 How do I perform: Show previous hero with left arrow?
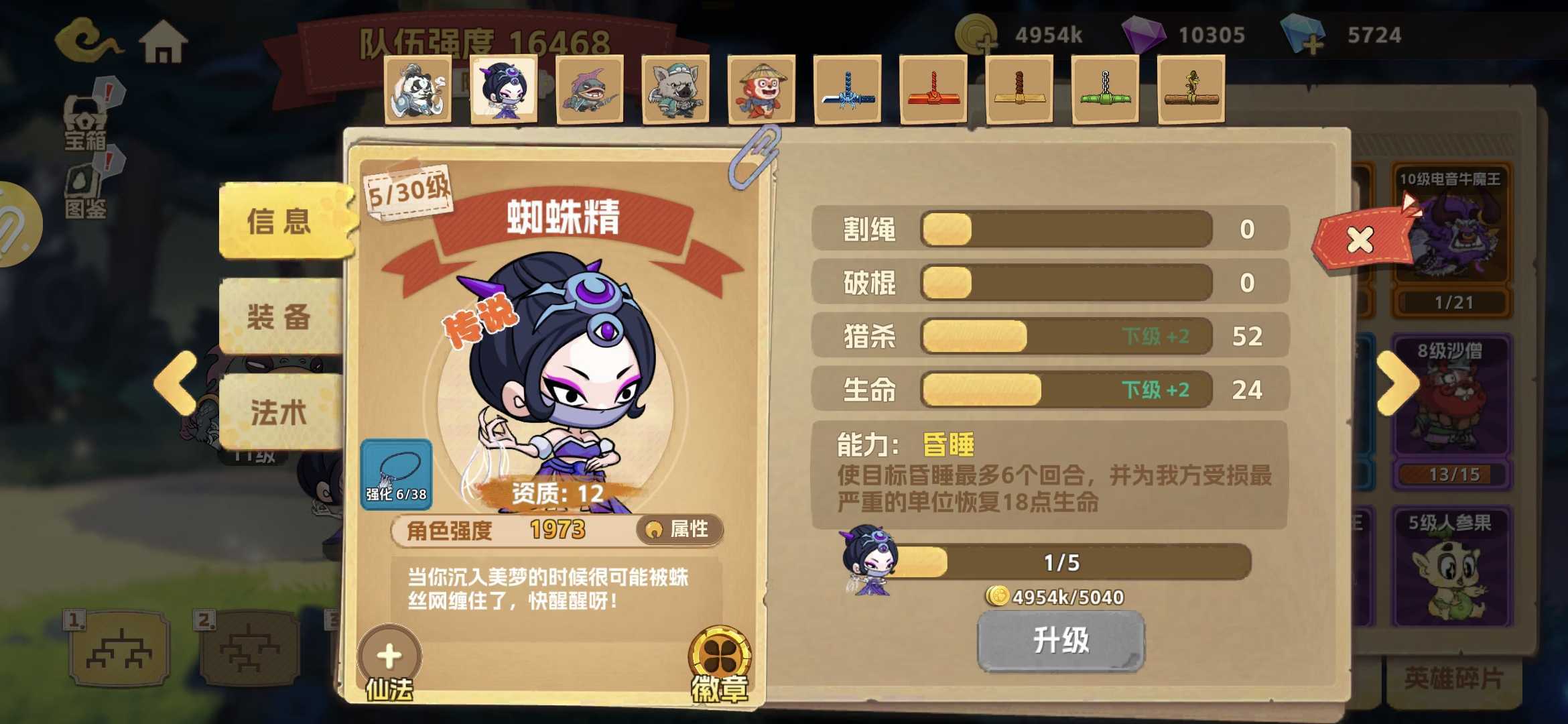click(176, 382)
